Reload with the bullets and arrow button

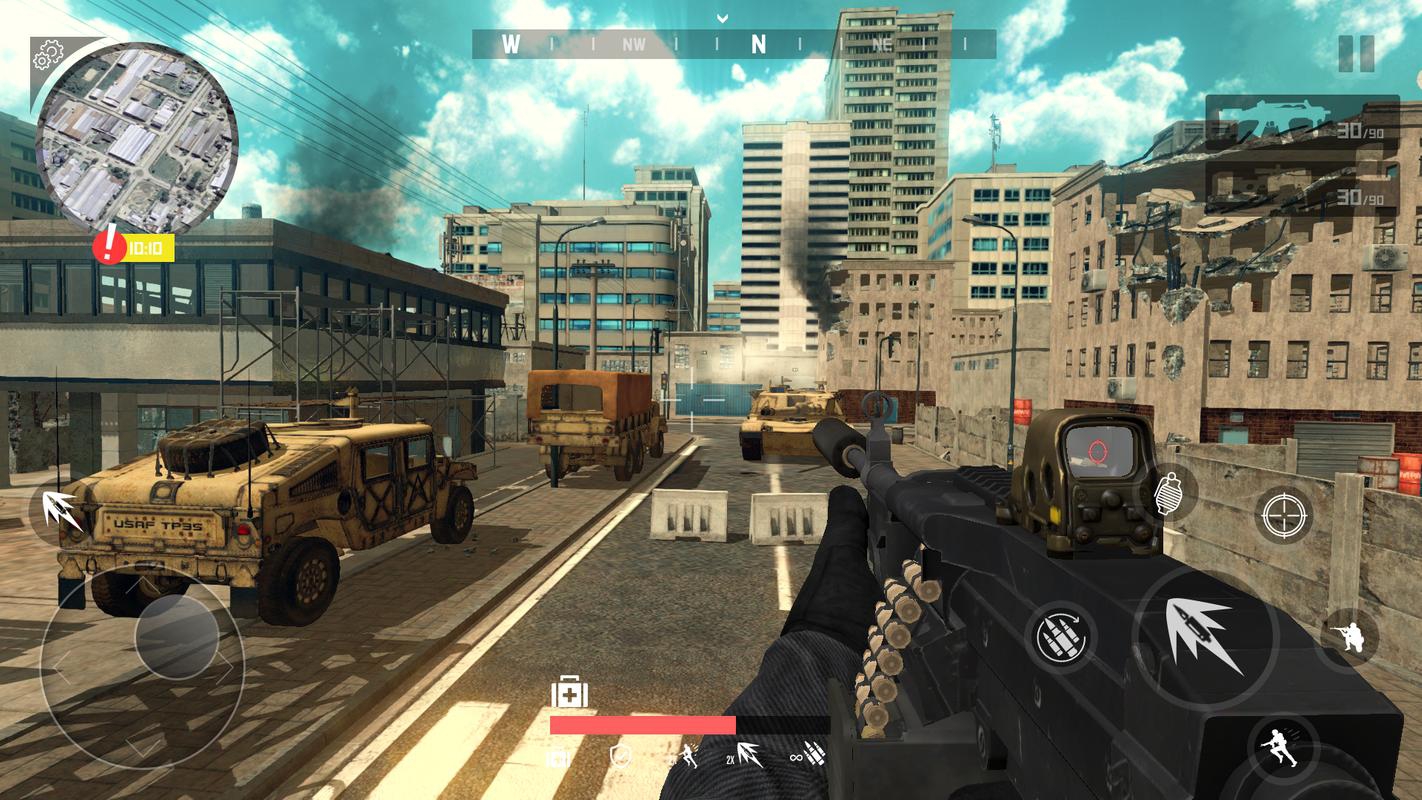pyautogui.click(x=1060, y=637)
